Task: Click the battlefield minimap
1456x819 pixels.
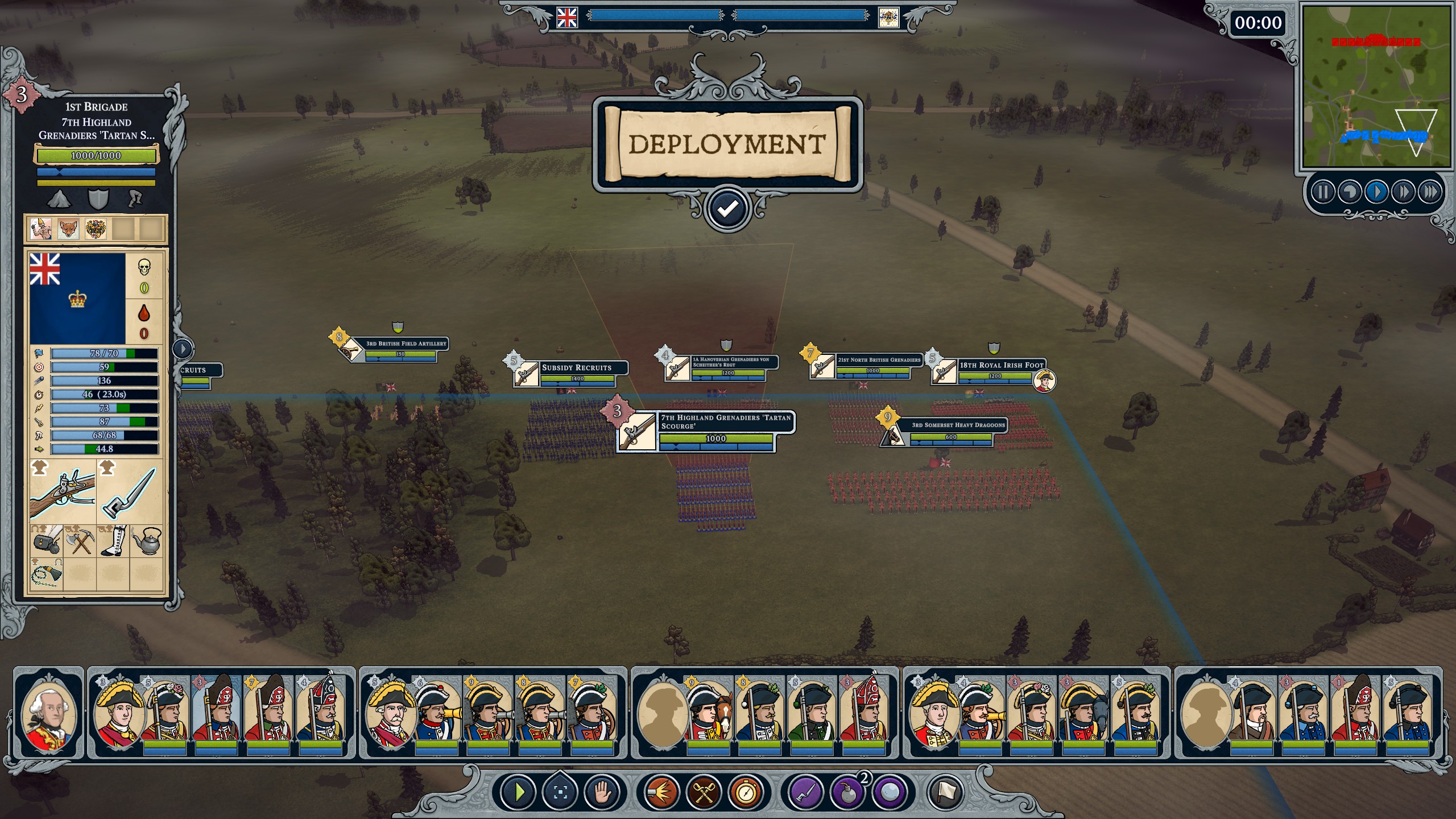Action: [1376, 85]
